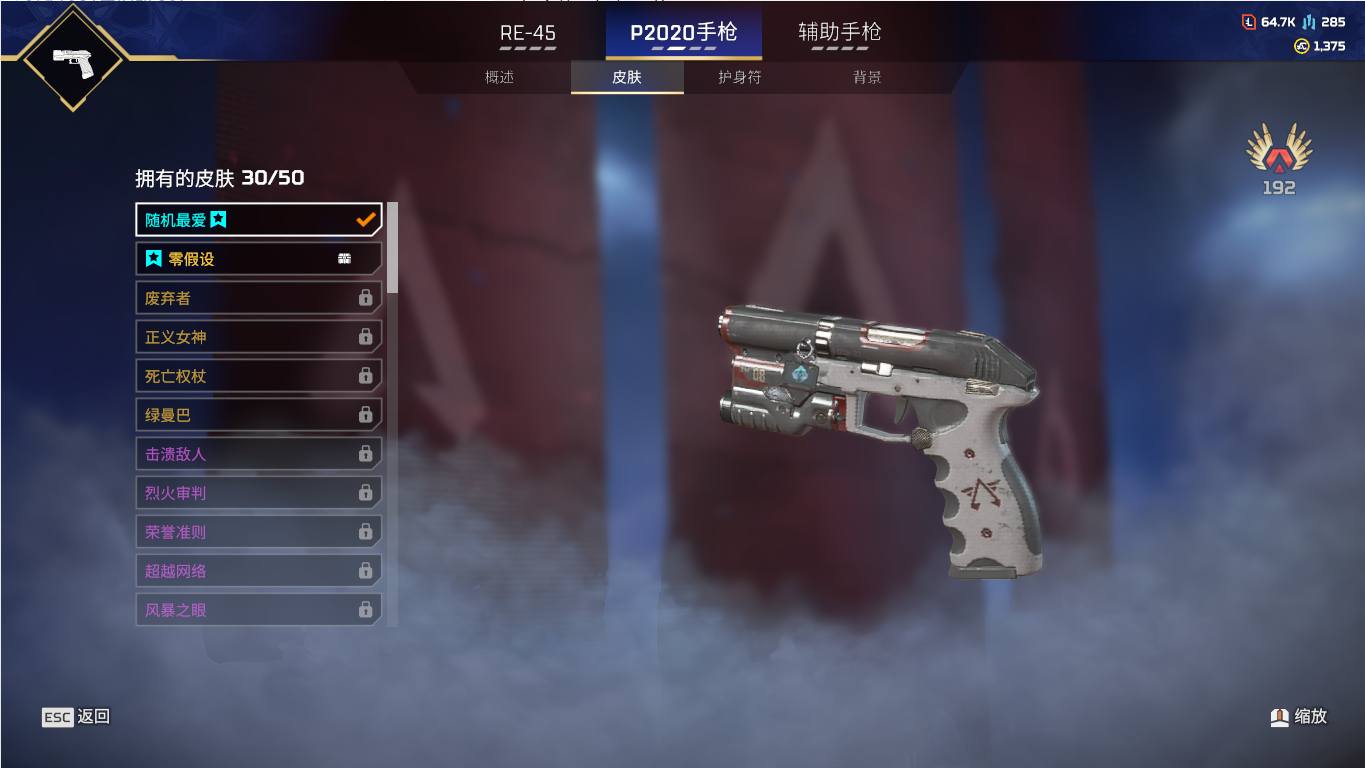Choose the 零假设 skin
1365x768 pixels.
pyautogui.click(x=258, y=259)
